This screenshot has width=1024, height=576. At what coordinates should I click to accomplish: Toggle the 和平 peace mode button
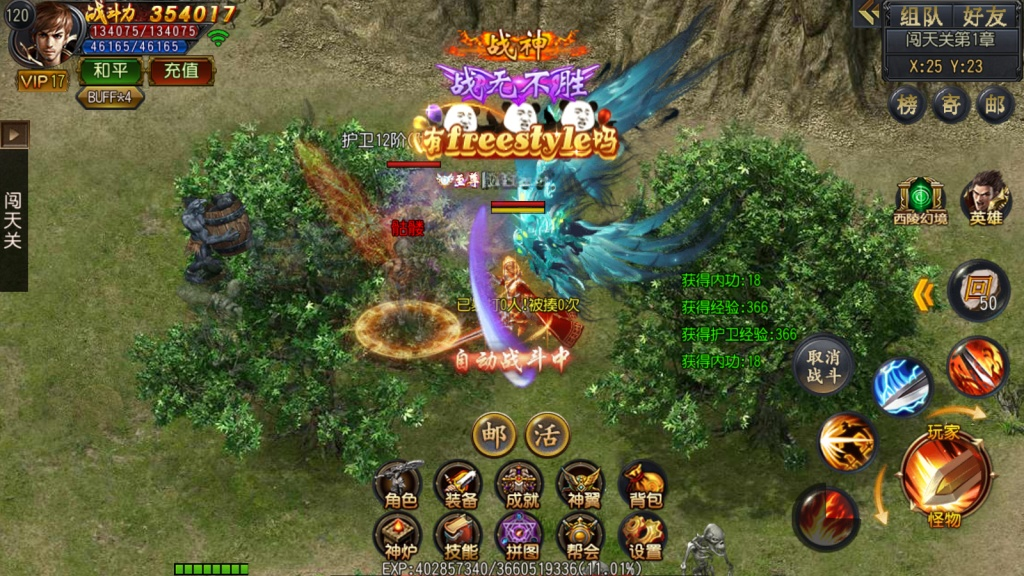[x=109, y=71]
